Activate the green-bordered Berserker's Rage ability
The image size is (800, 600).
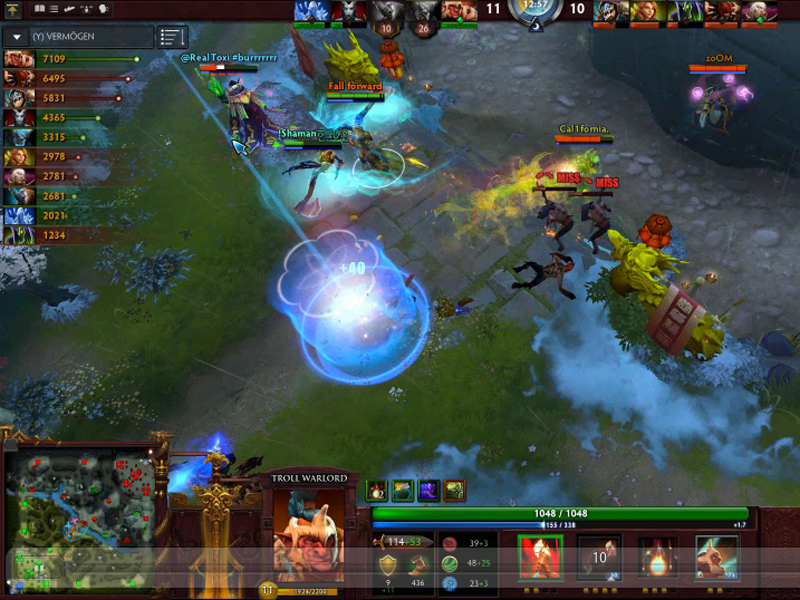[x=540, y=557]
